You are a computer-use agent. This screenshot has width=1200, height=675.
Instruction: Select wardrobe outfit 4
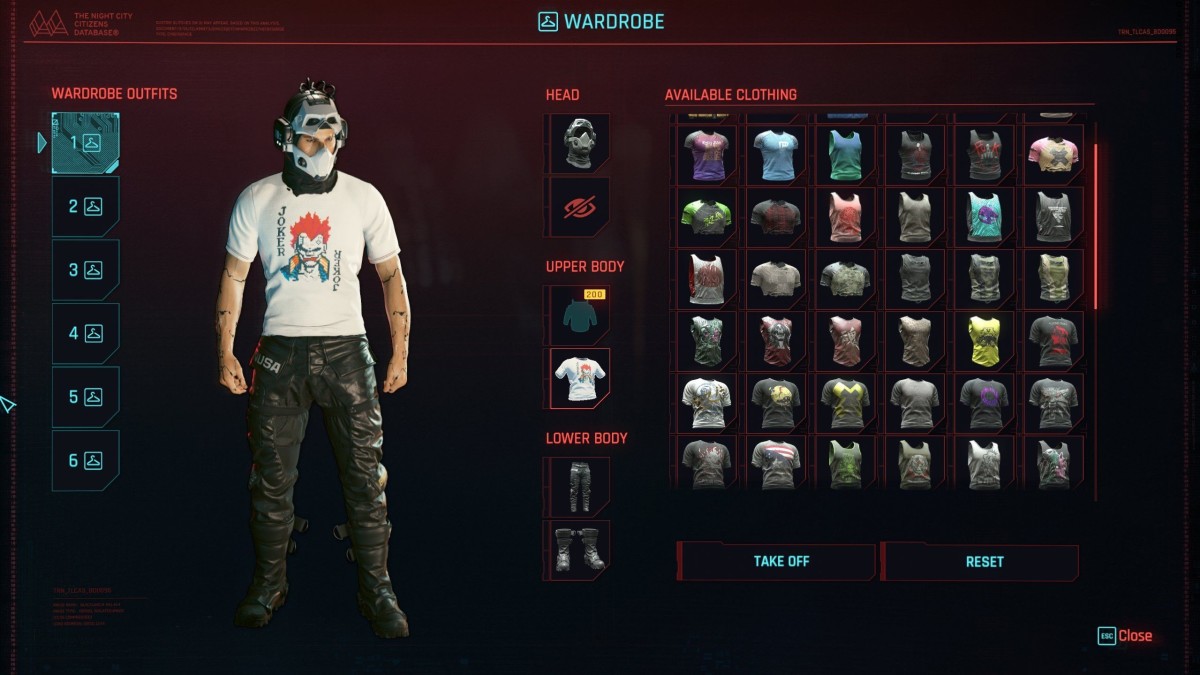(85, 334)
